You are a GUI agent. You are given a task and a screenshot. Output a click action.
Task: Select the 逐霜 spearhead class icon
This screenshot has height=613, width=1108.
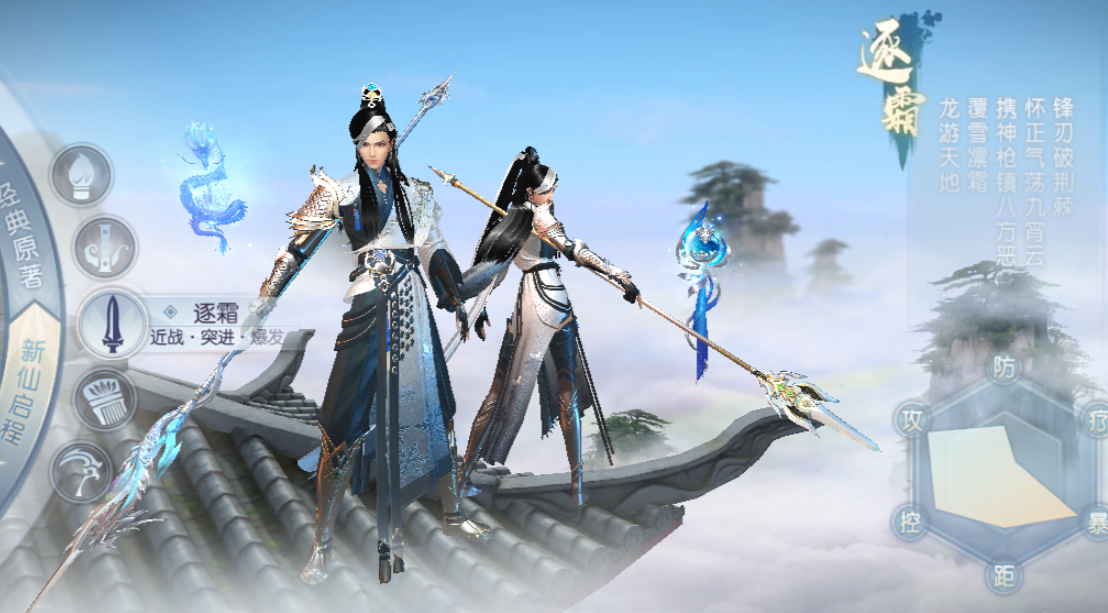coord(112,324)
